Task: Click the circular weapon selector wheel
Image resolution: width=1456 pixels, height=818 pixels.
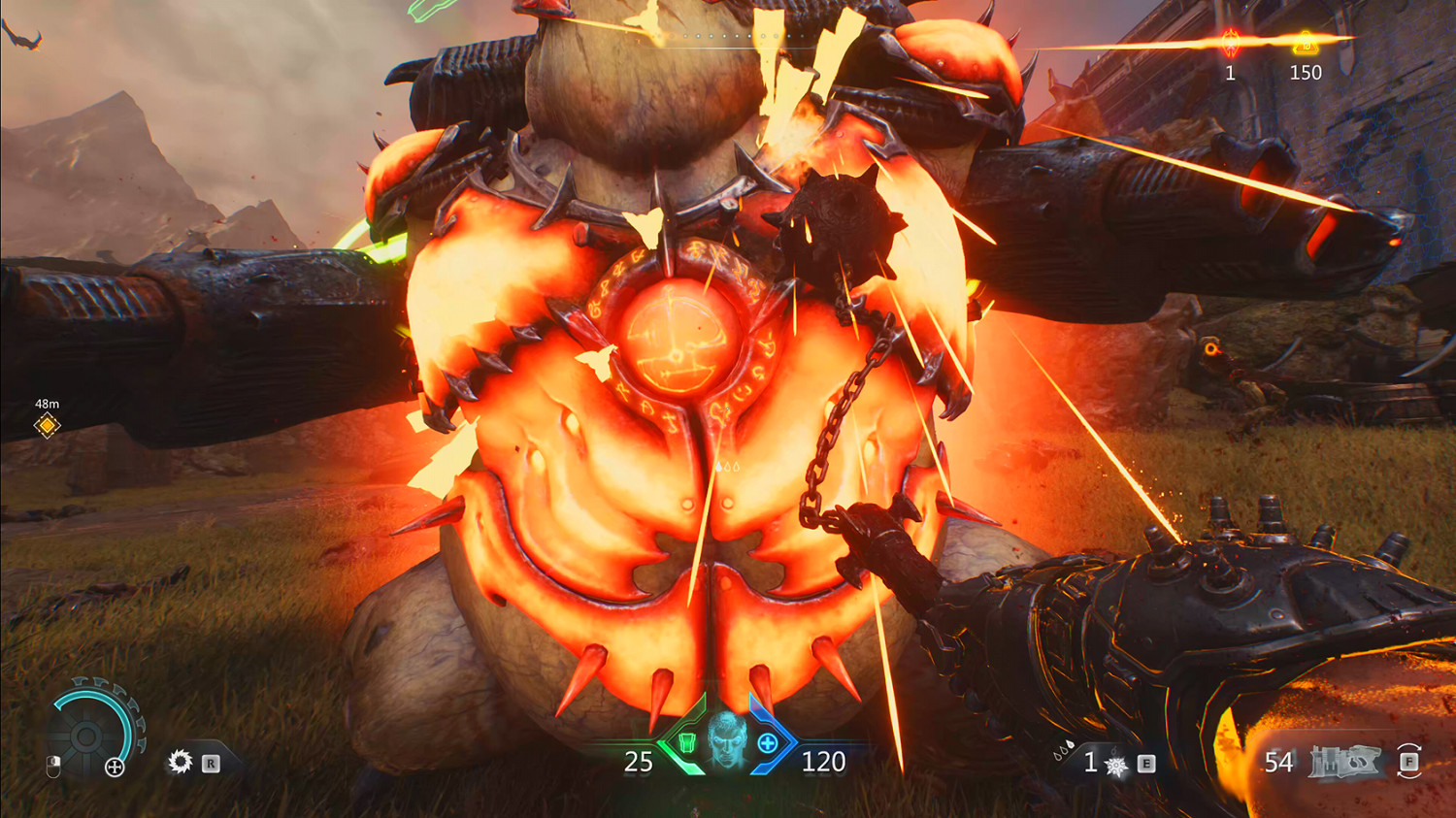Action: (x=85, y=735)
